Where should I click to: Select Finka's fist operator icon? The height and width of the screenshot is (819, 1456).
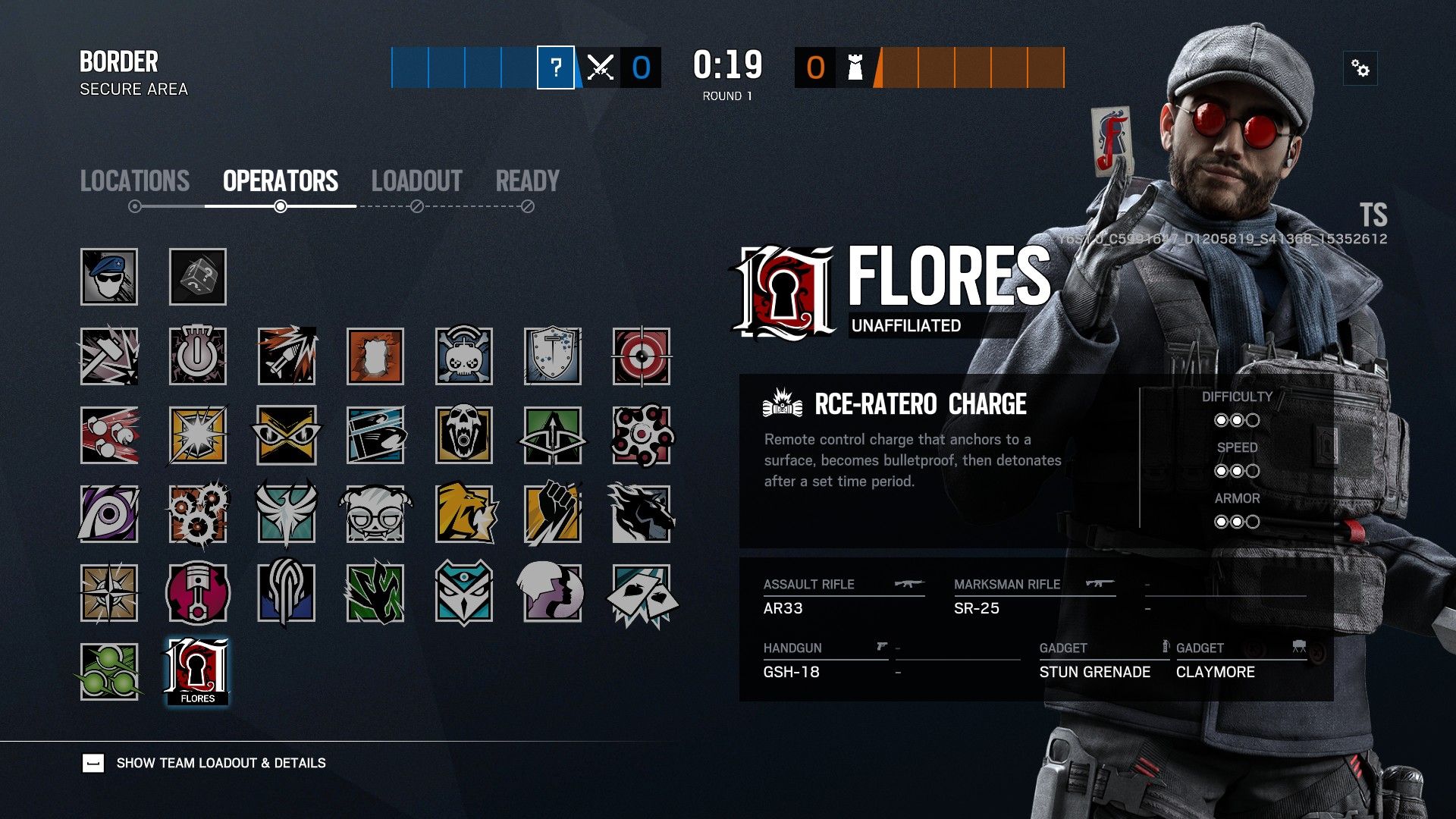554,516
